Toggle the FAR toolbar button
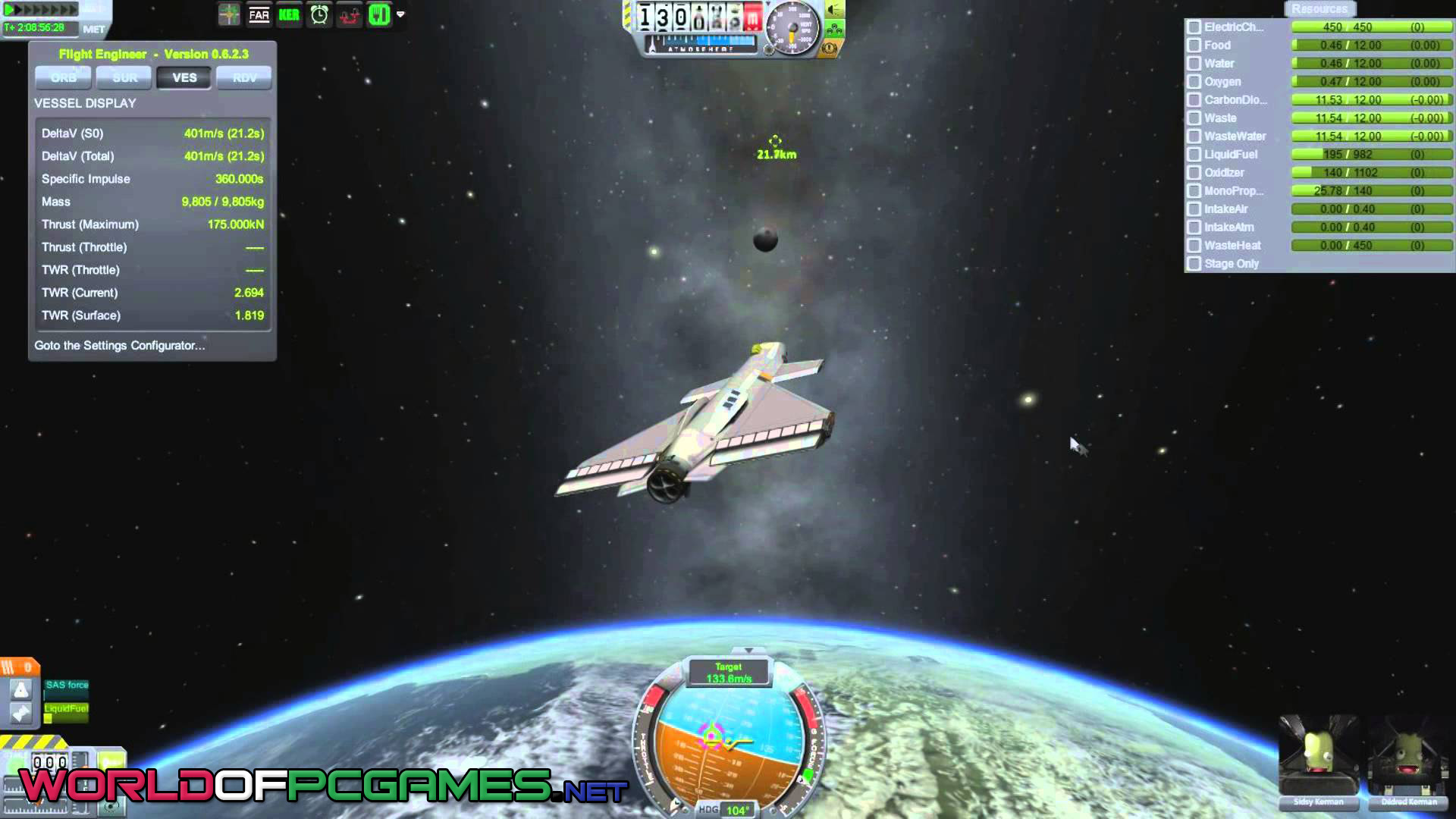Viewport: 1456px width, 819px height. 259,15
